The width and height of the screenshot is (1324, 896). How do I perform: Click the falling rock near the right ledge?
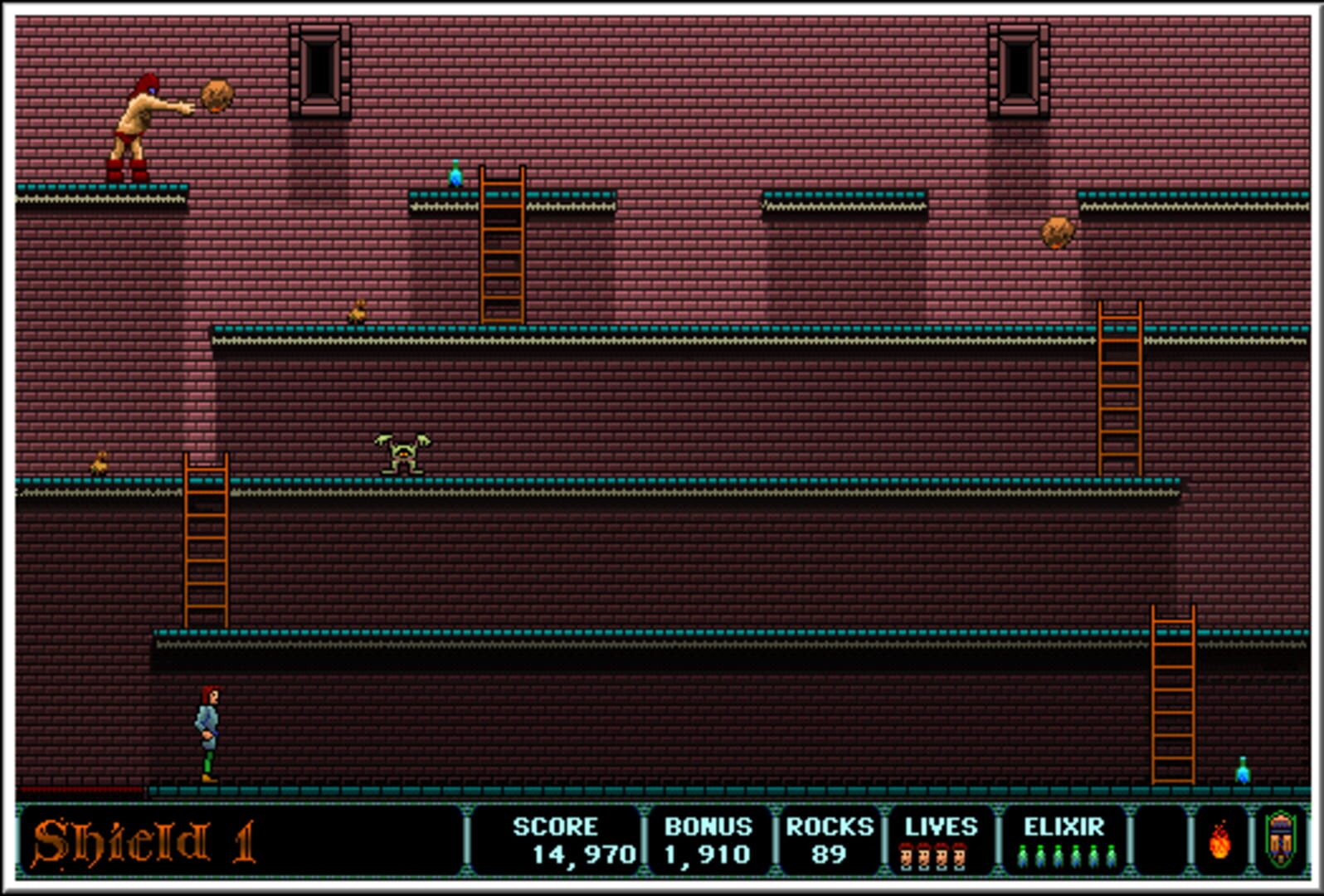(x=1059, y=230)
